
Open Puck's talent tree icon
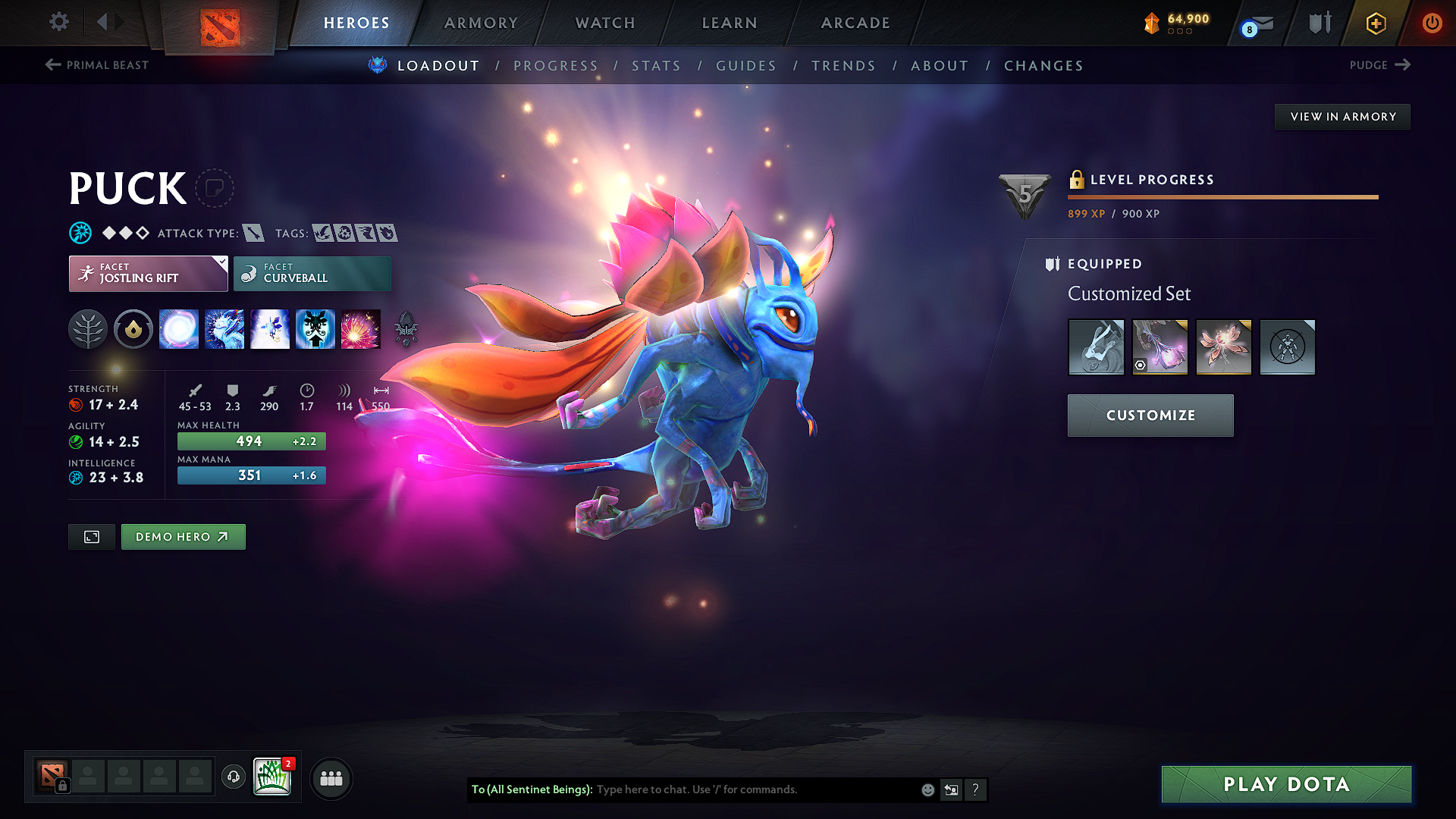(88, 328)
